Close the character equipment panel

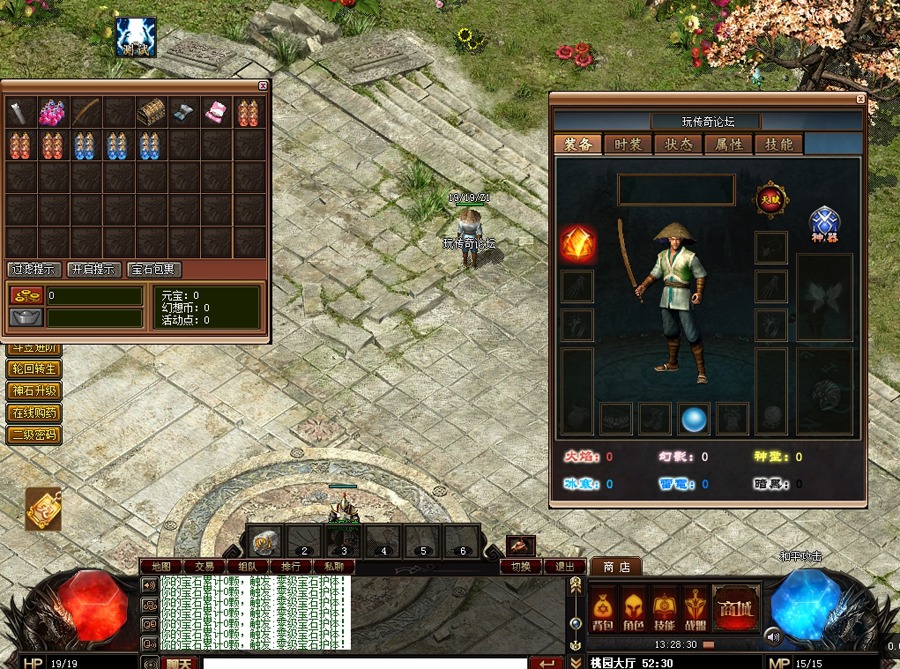point(860,99)
